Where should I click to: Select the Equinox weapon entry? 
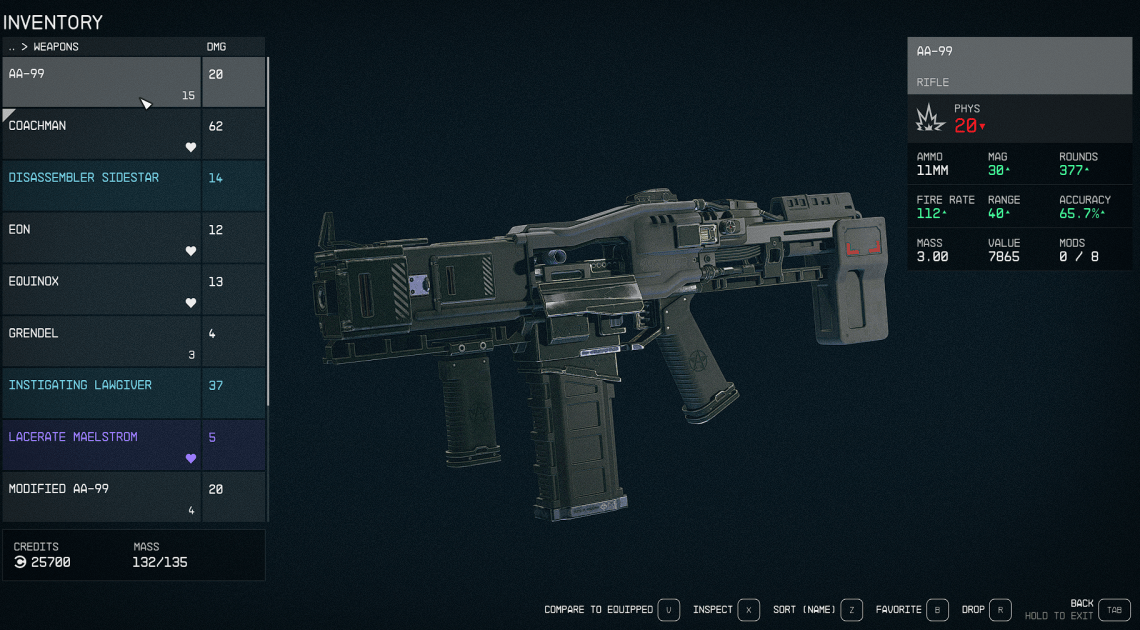[x=100, y=290]
